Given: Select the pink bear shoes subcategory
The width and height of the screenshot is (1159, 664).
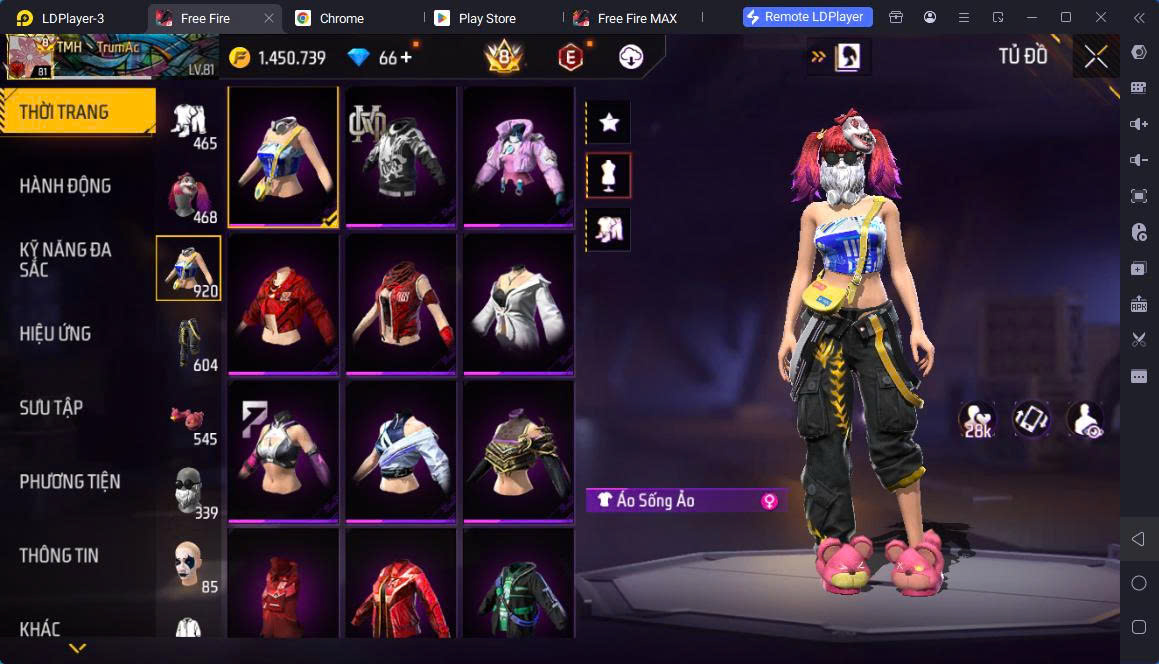Looking at the screenshot, I should click(190, 420).
